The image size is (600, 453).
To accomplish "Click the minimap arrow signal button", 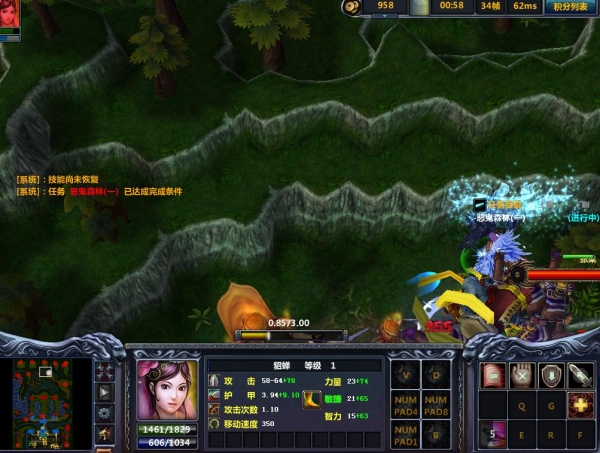I will [x=104, y=391].
